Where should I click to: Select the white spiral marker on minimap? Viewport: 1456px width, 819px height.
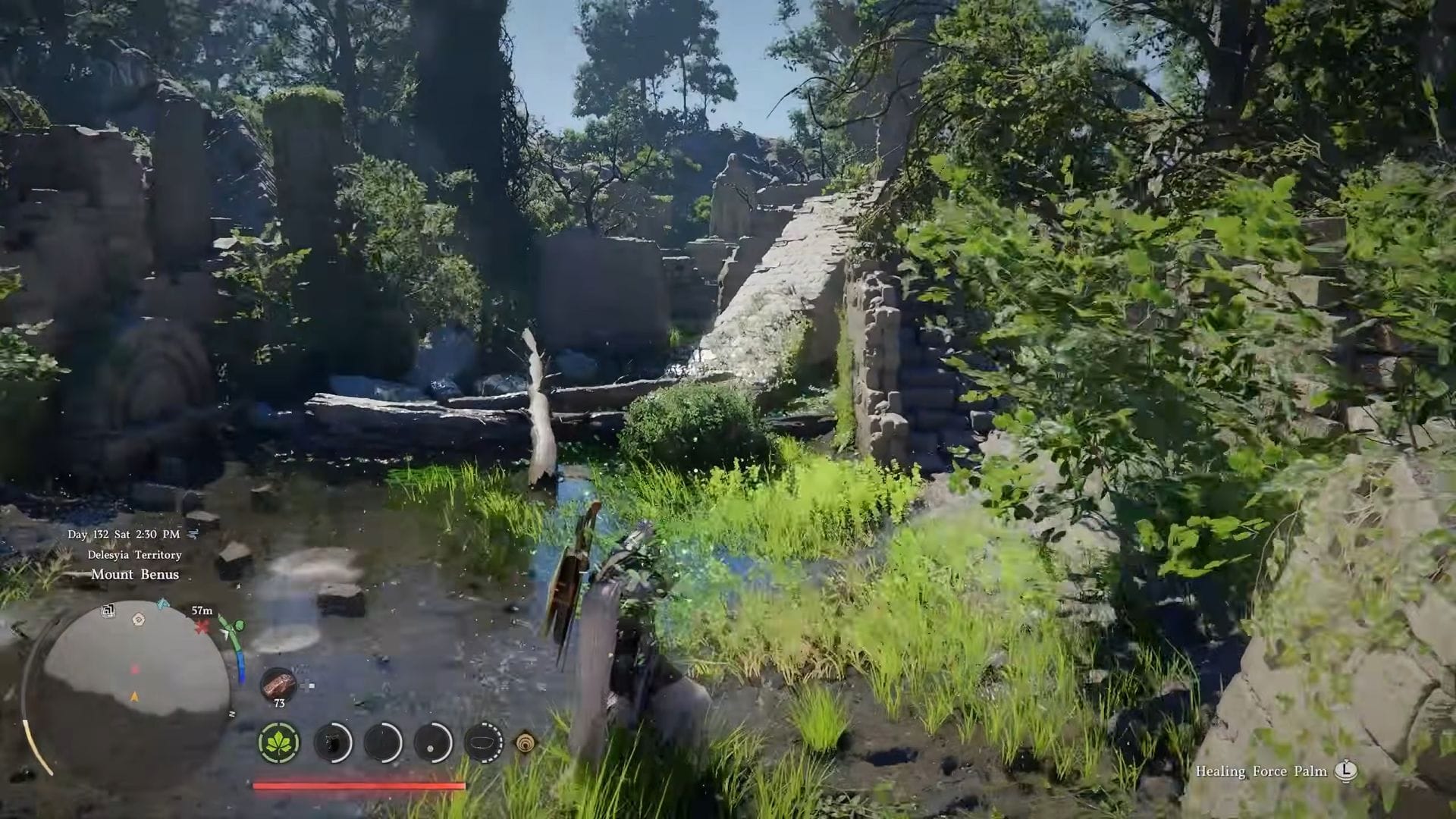coord(138,619)
